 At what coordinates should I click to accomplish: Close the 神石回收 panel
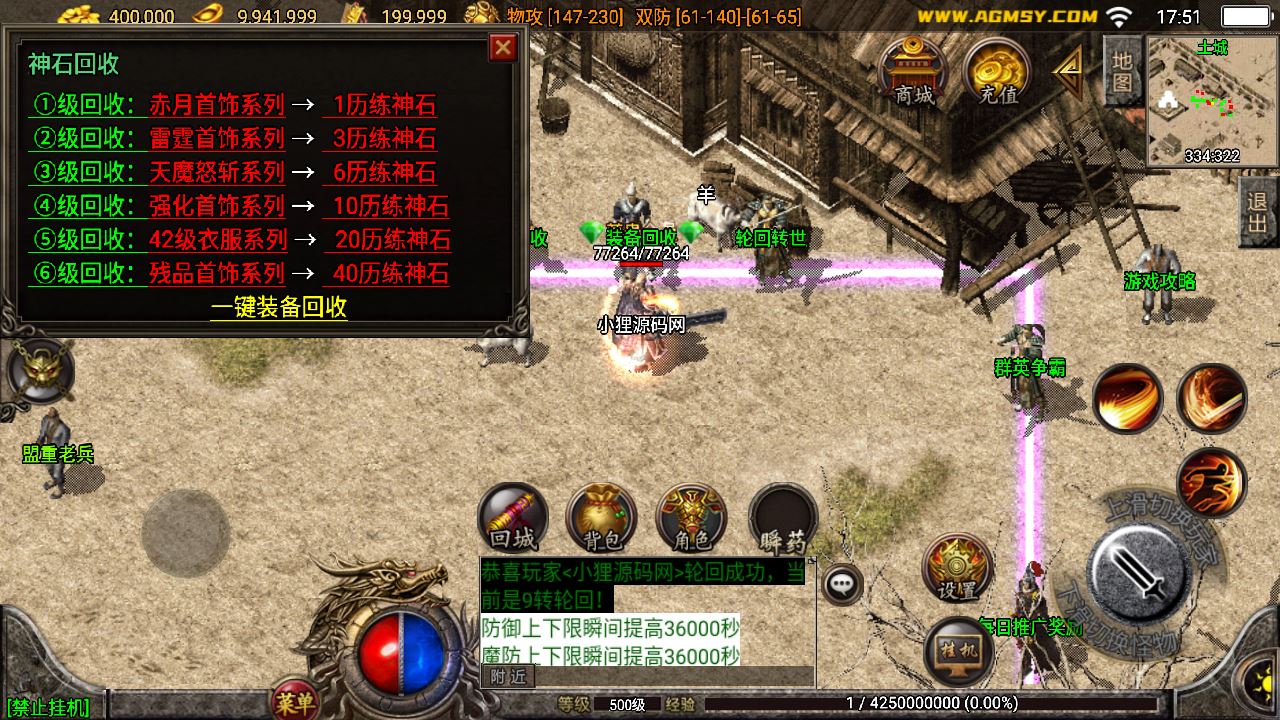pos(503,47)
